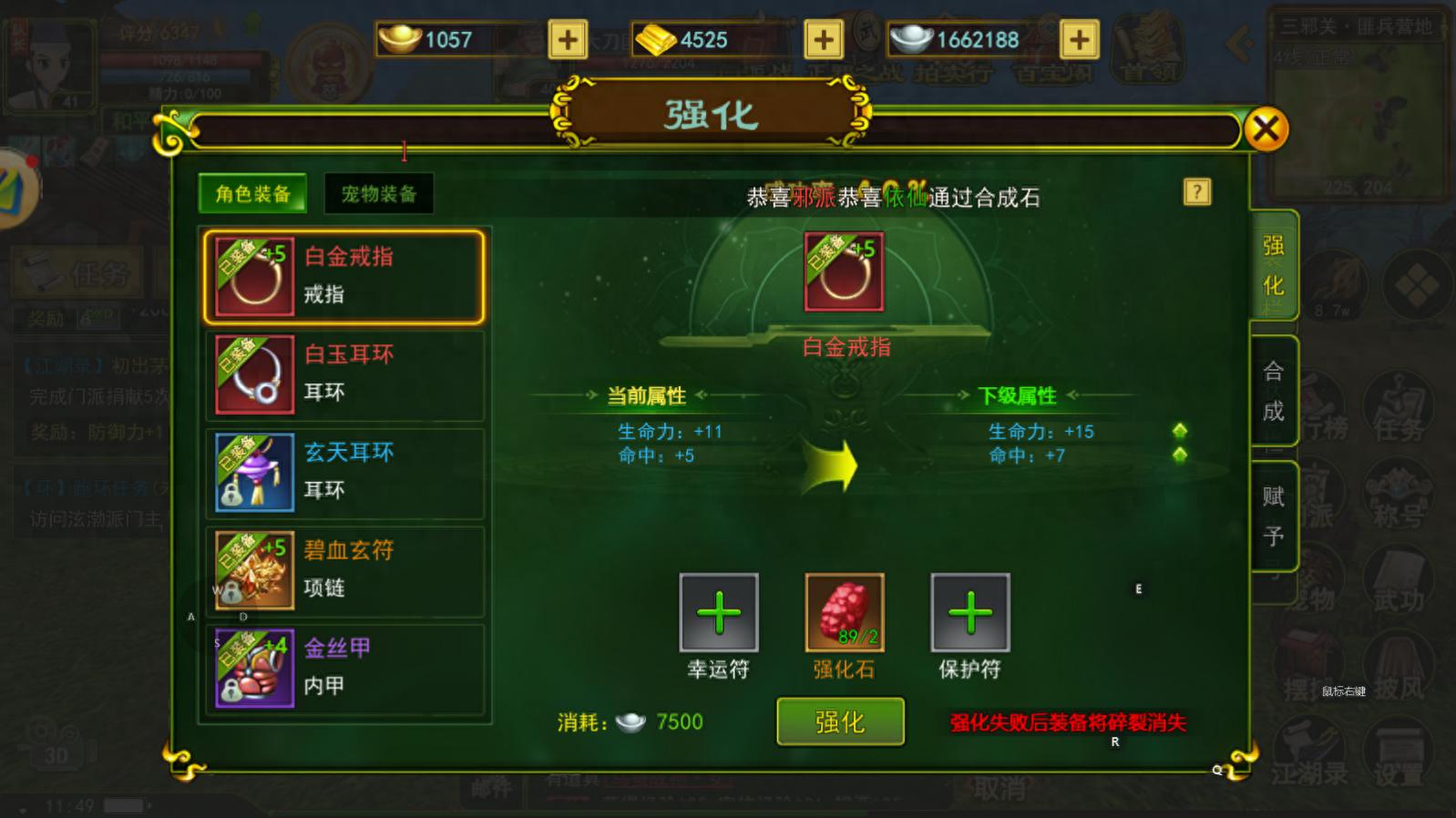1456x818 pixels.
Task: Select the 强化石 enhancement stone slot
Action: (x=841, y=617)
